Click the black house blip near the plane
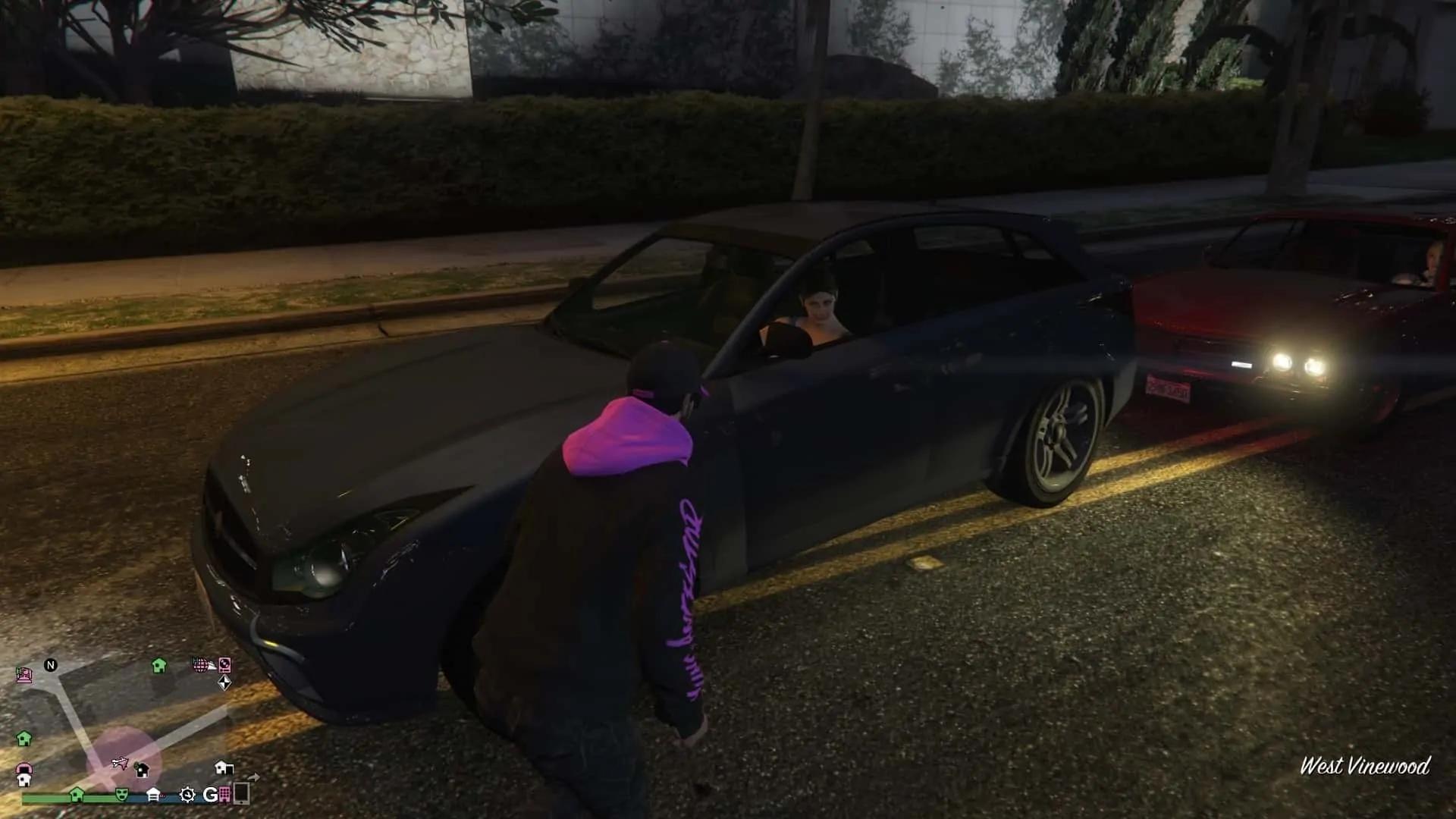1456x819 pixels. (x=142, y=770)
